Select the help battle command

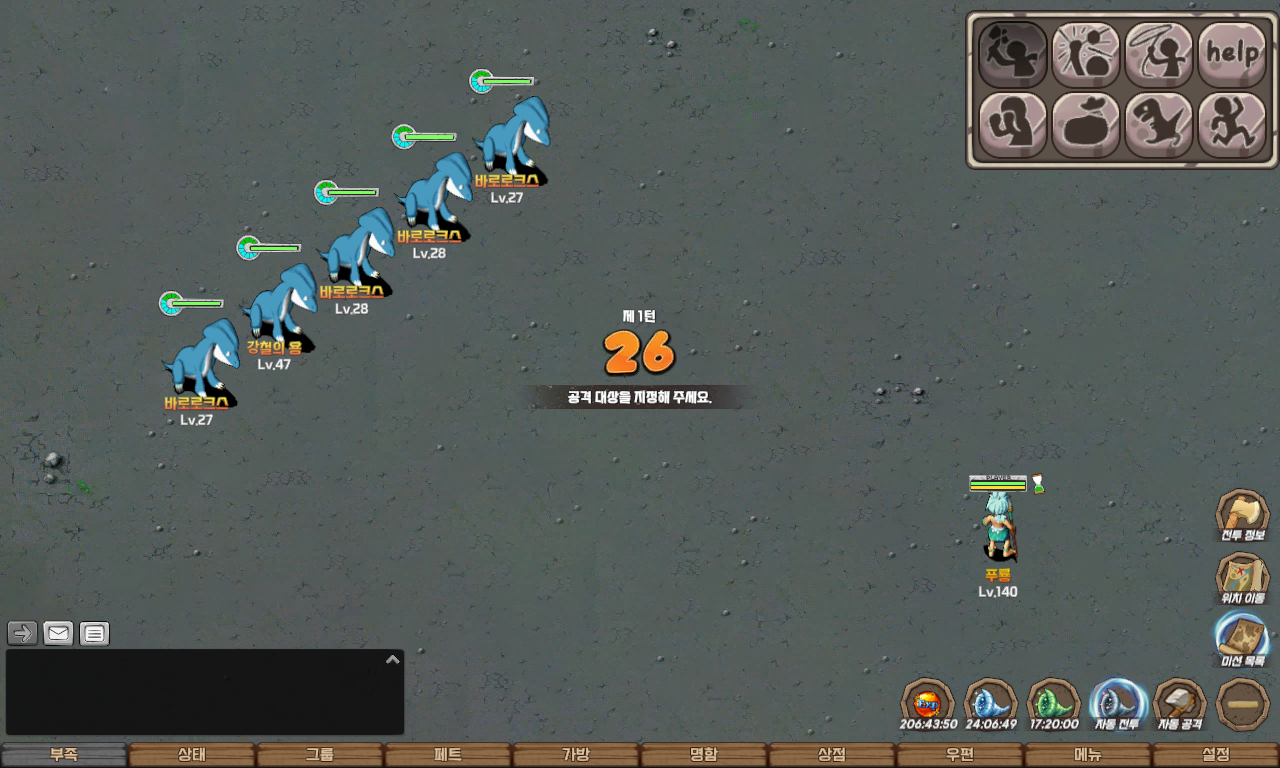click(x=1231, y=54)
